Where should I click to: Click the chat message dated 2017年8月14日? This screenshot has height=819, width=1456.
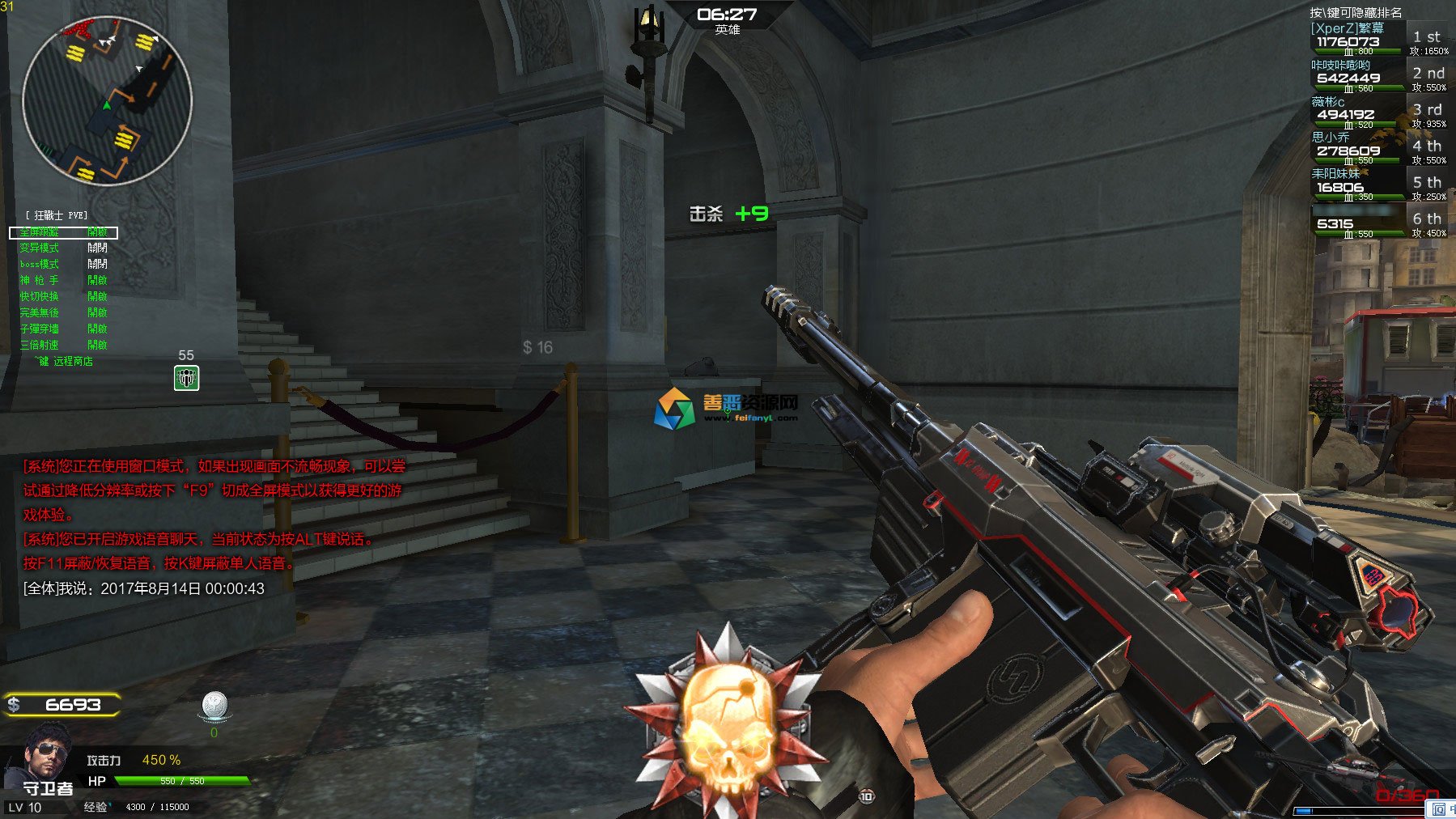(x=144, y=588)
